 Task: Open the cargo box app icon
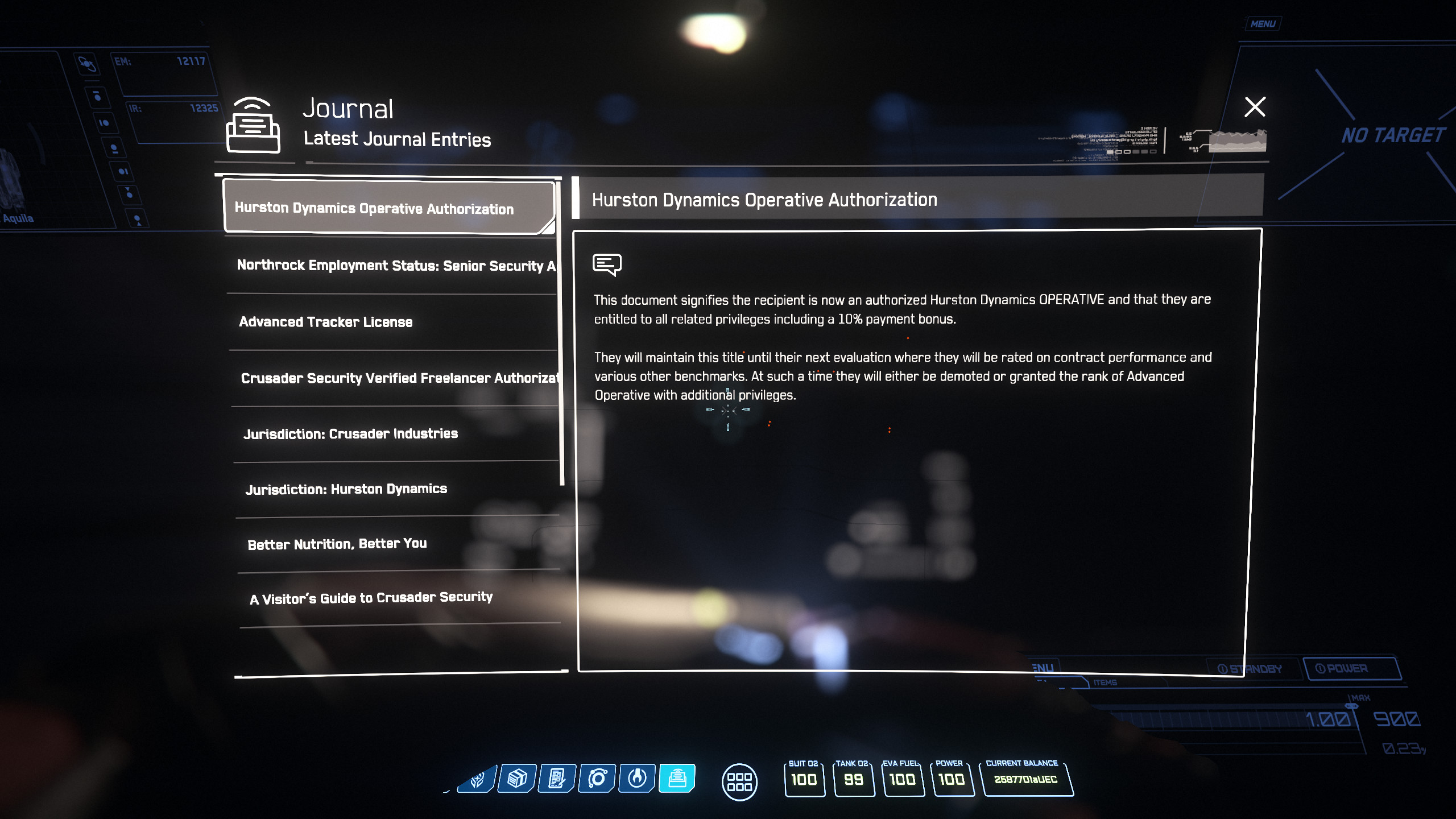[x=516, y=778]
